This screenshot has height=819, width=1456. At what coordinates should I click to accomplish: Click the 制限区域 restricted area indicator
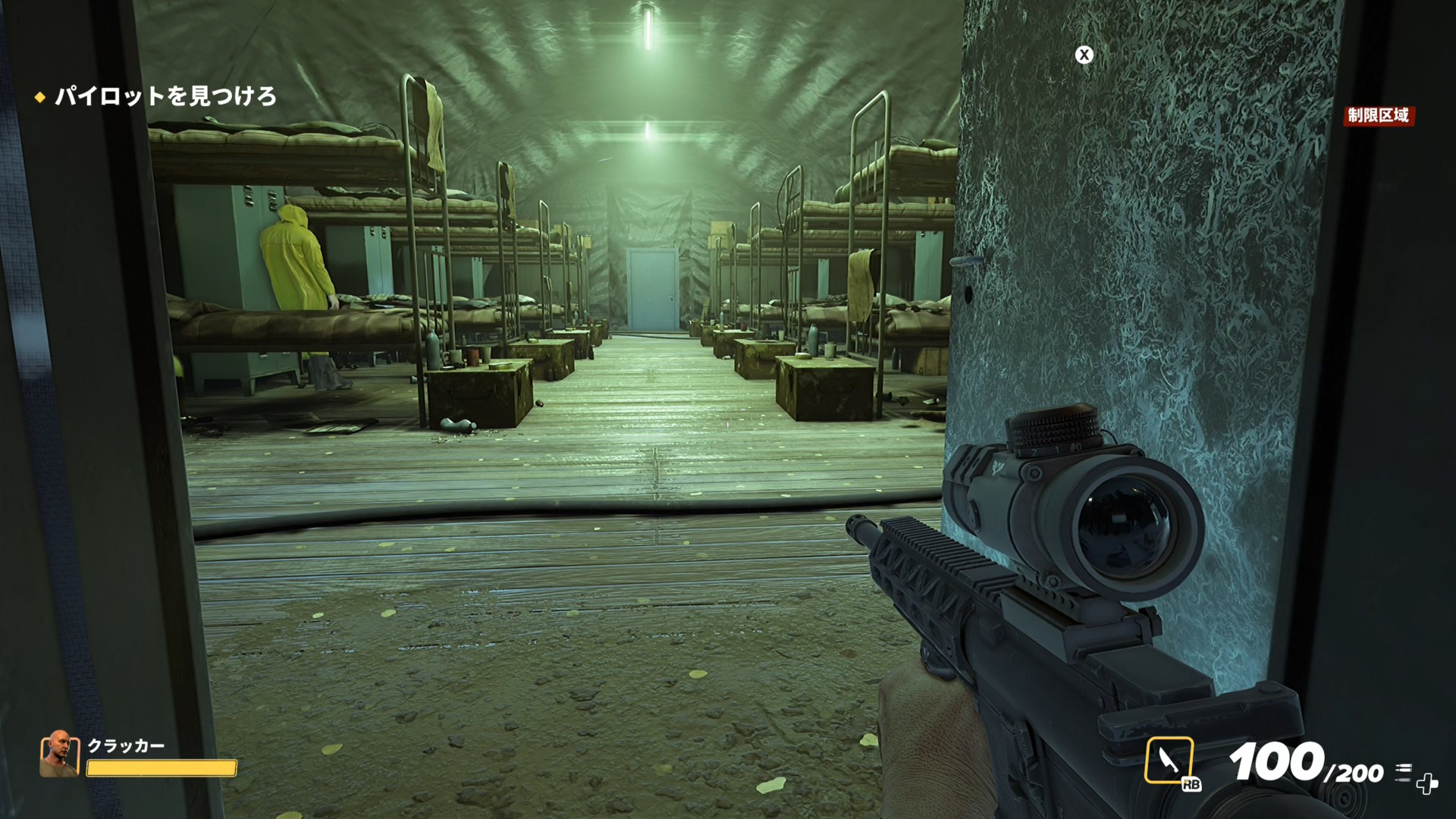pos(1378,115)
